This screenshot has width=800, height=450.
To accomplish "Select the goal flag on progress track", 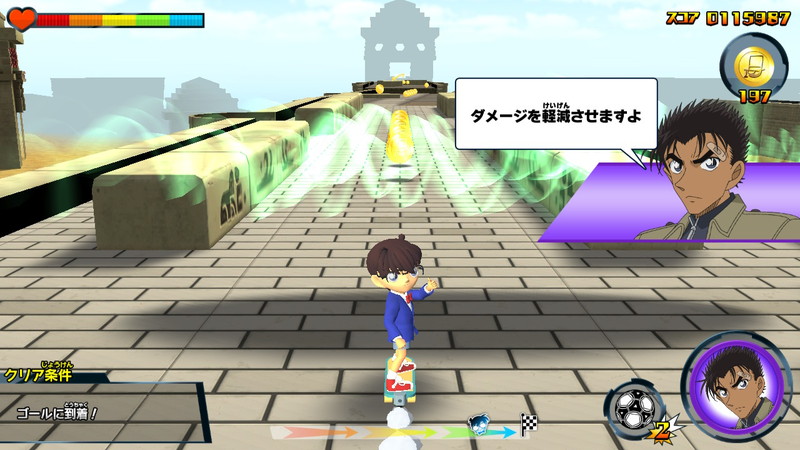I will [x=529, y=425].
